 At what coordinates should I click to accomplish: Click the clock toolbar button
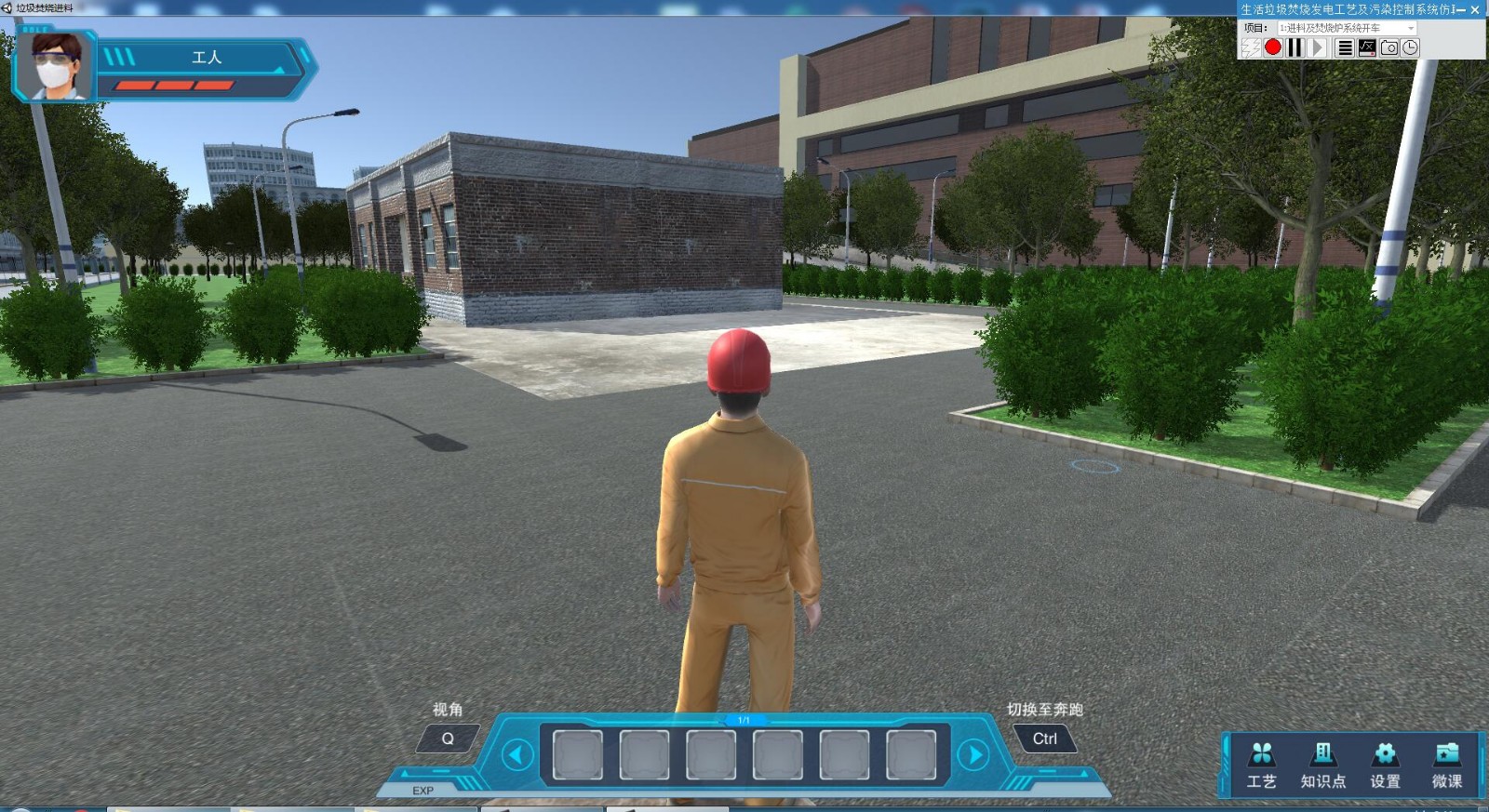[x=1411, y=47]
